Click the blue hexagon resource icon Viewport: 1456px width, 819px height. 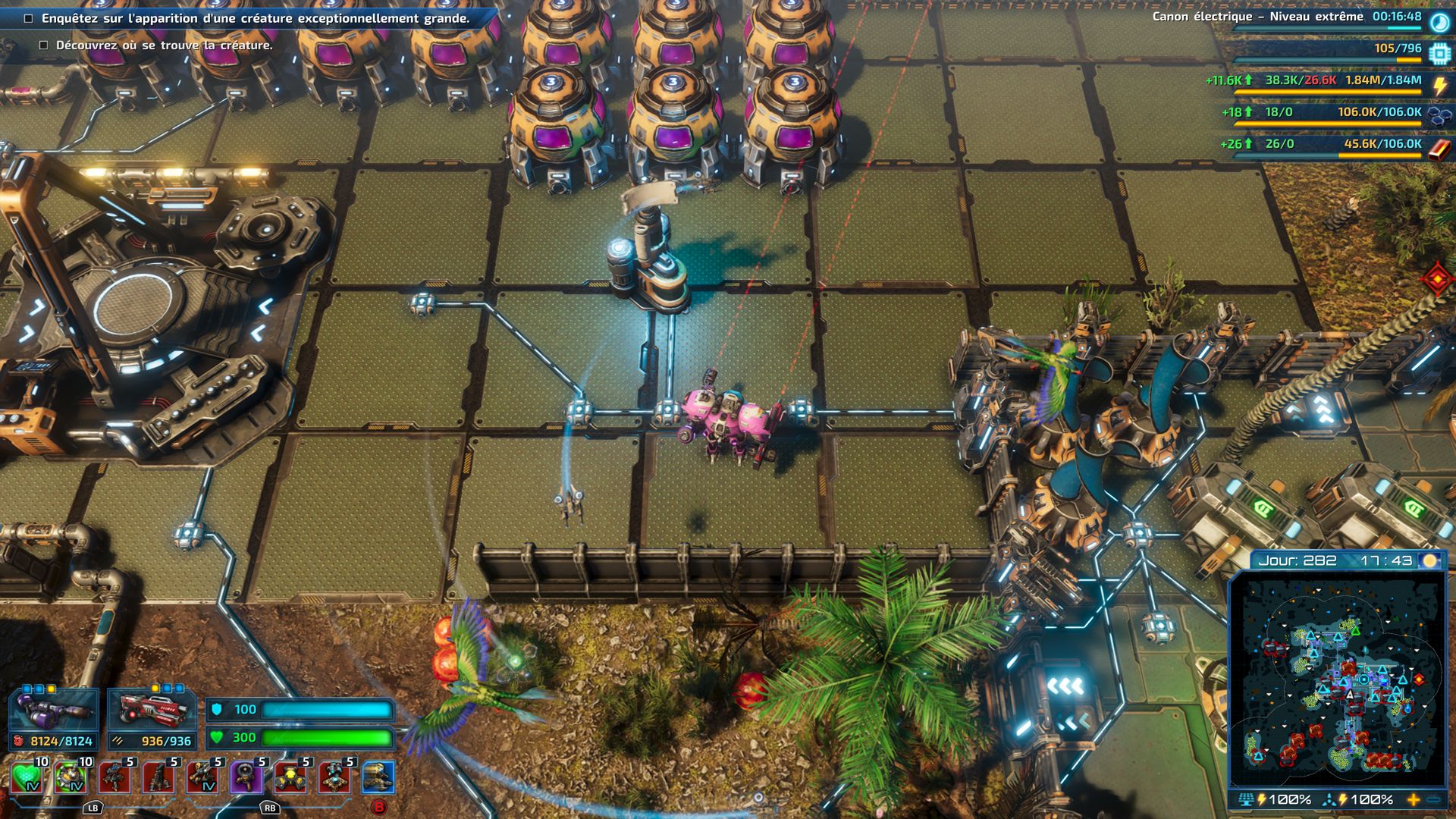1439,116
